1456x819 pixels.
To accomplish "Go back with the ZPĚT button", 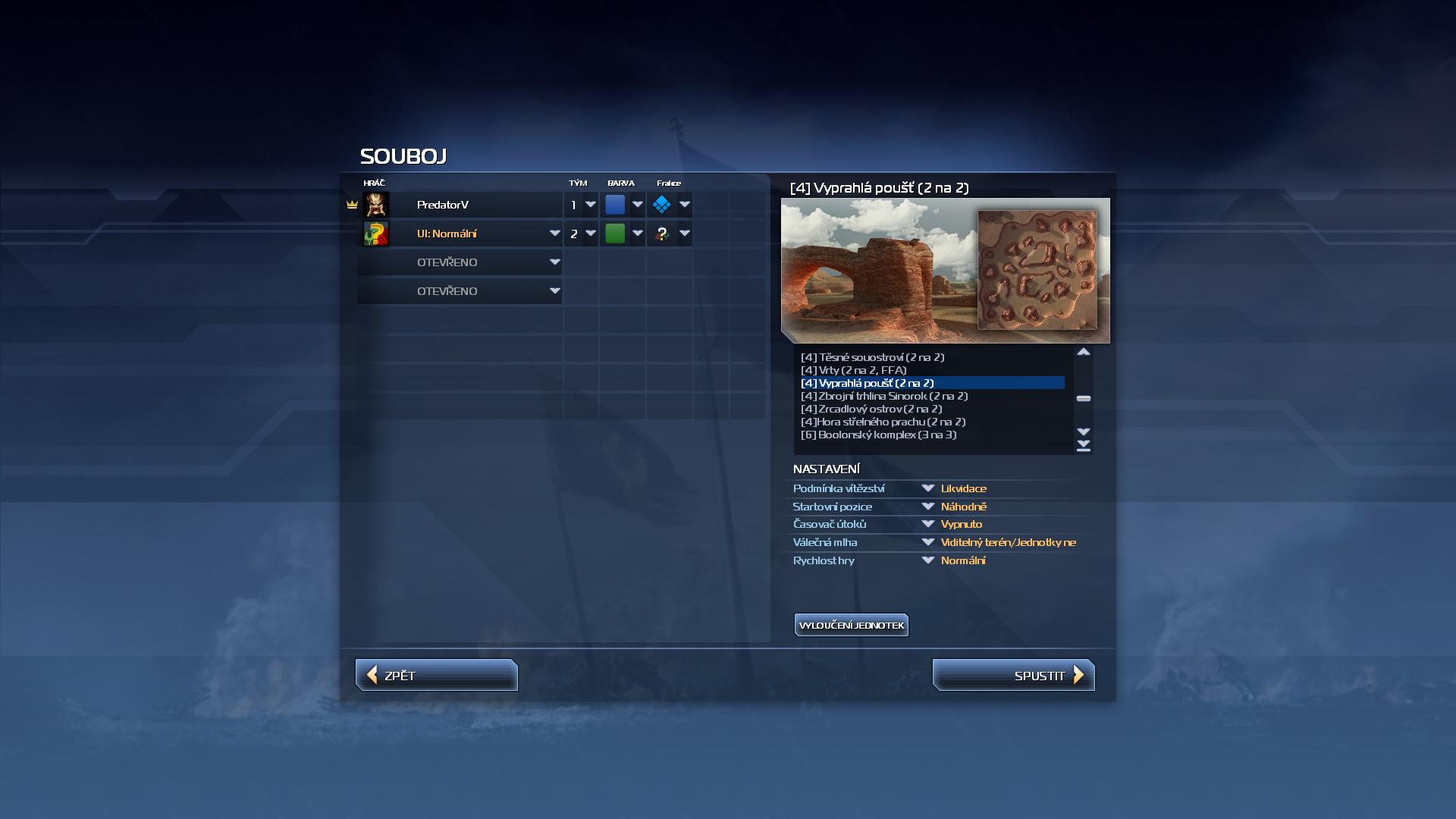I will [436, 676].
